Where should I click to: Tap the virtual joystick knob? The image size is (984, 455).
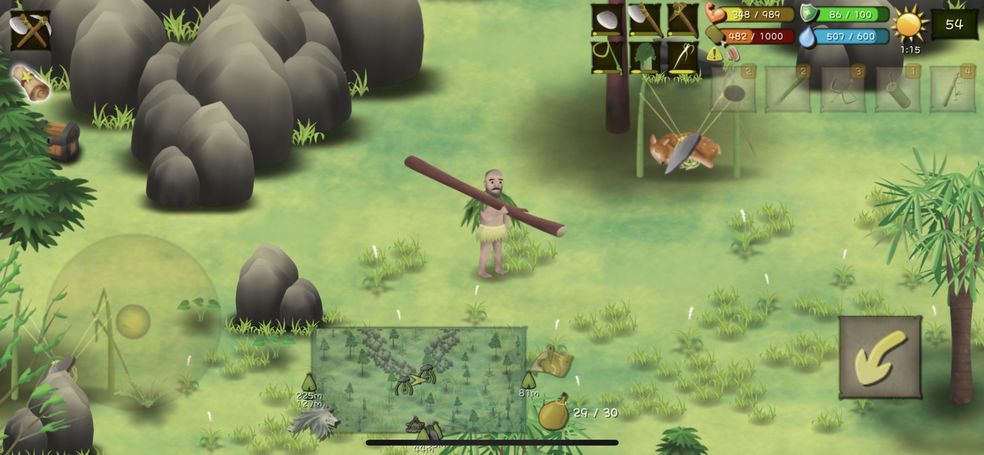coord(133,322)
